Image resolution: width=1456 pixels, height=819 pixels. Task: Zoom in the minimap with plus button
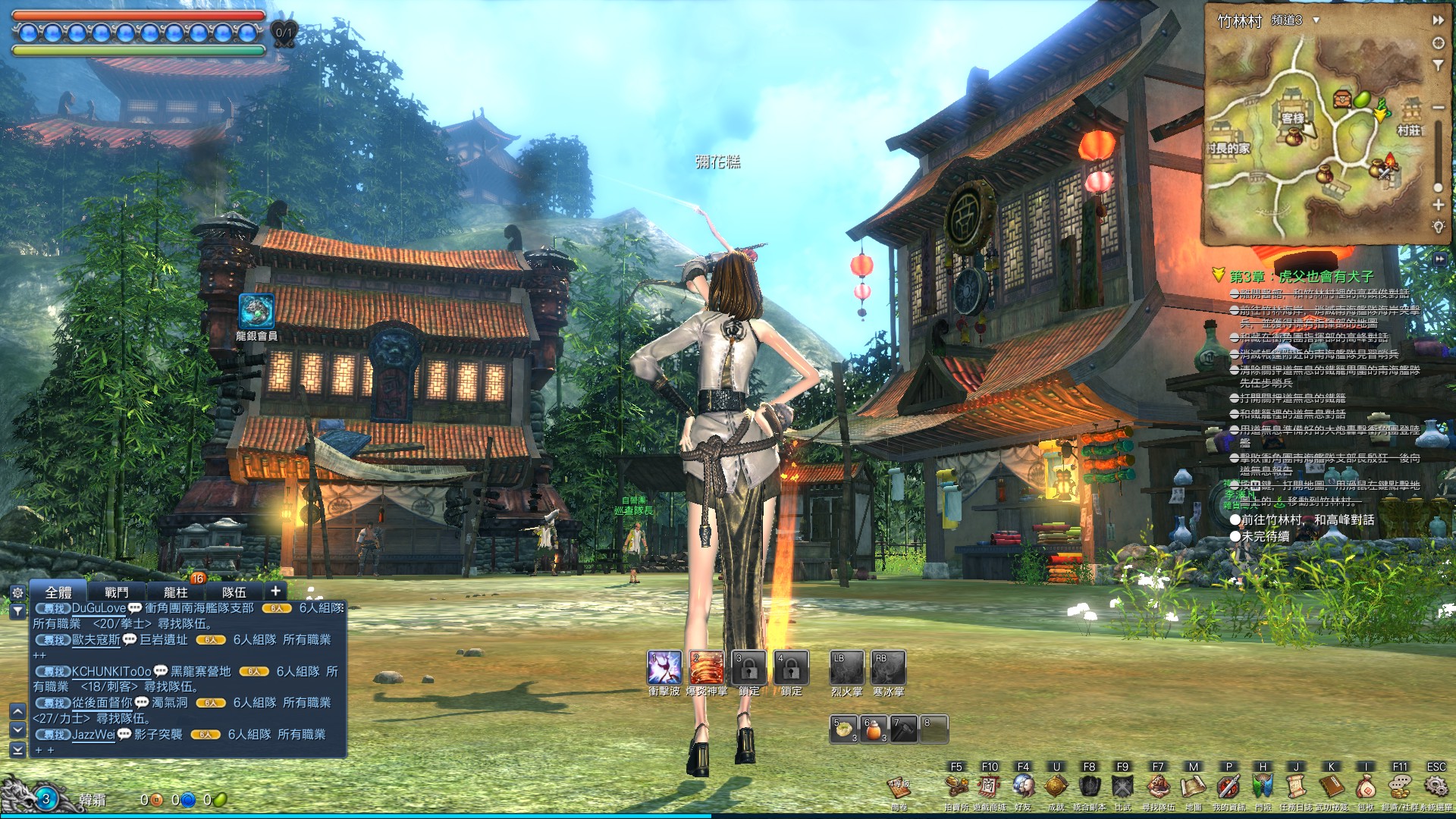[1438, 205]
